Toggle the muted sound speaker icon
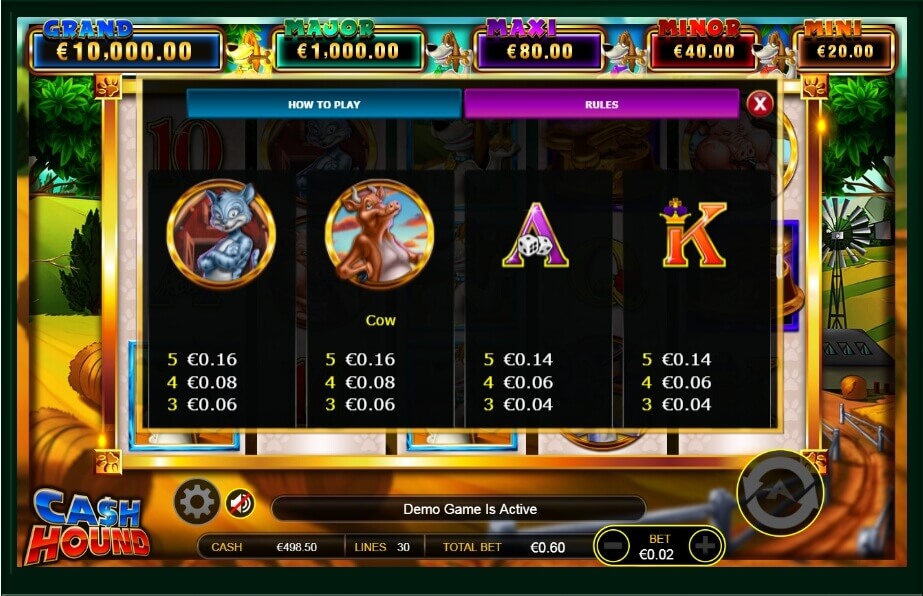923x596 pixels. pos(239,503)
